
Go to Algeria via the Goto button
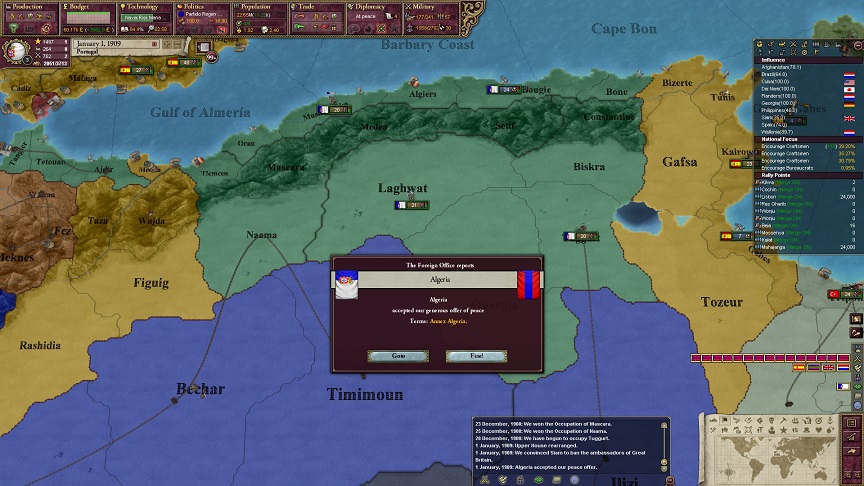[398, 356]
